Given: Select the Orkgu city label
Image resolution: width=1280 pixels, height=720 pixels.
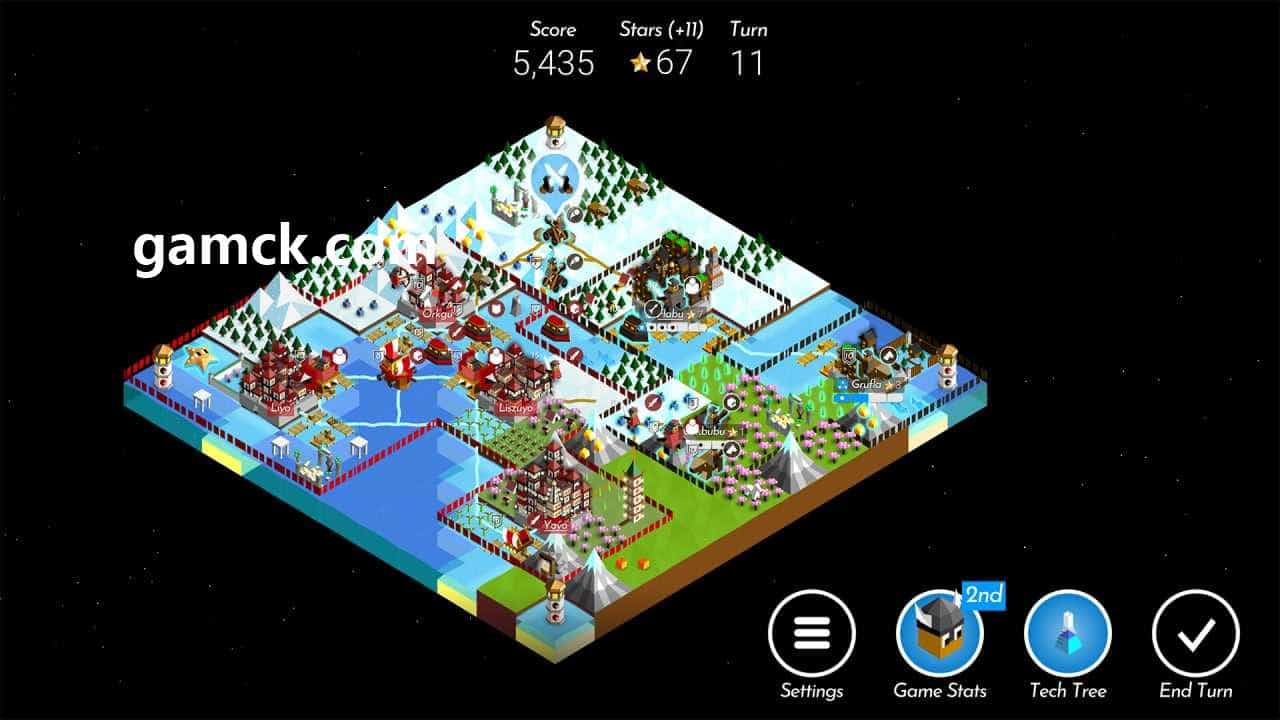Looking at the screenshot, I should [438, 313].
